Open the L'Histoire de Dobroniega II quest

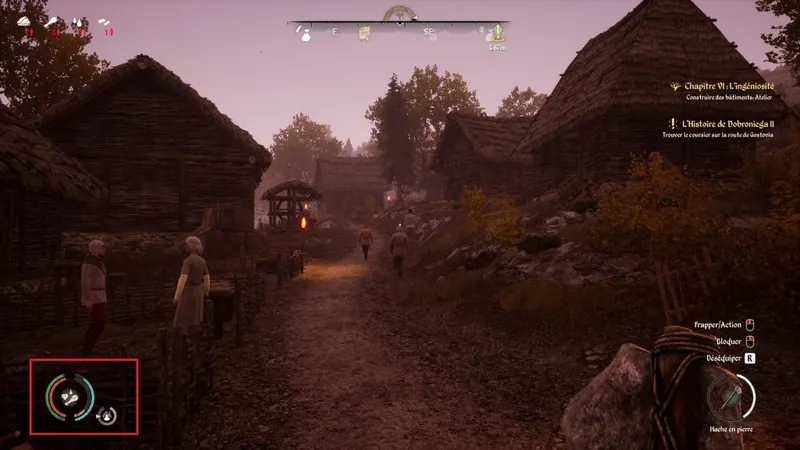[735, 124]
